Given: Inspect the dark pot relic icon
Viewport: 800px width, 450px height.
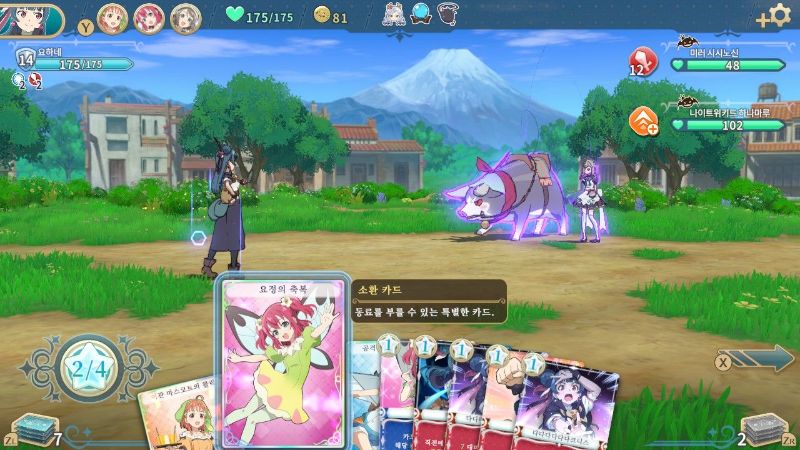Looking at the screenshot, I should (x=451, y=14).
